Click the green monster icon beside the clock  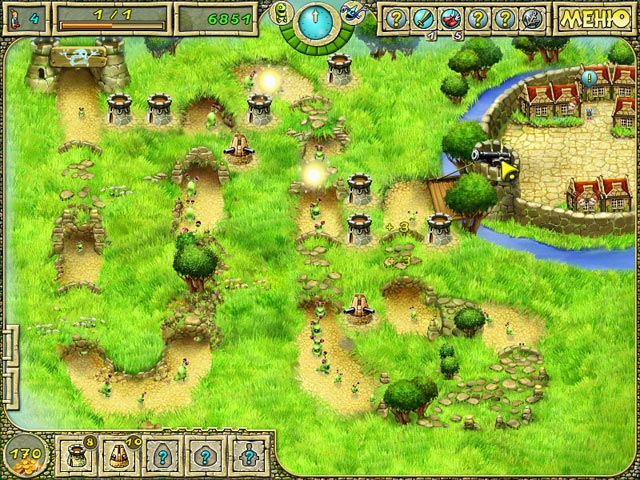(x=281, y=12)
